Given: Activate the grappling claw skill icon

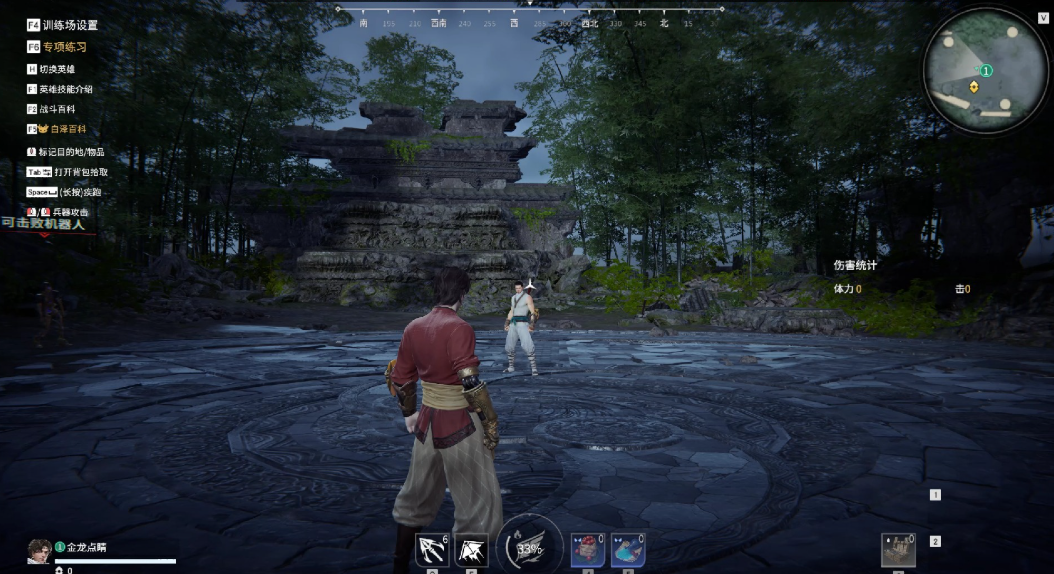Looking at the screenshot, I should click(x=432, y=549).
